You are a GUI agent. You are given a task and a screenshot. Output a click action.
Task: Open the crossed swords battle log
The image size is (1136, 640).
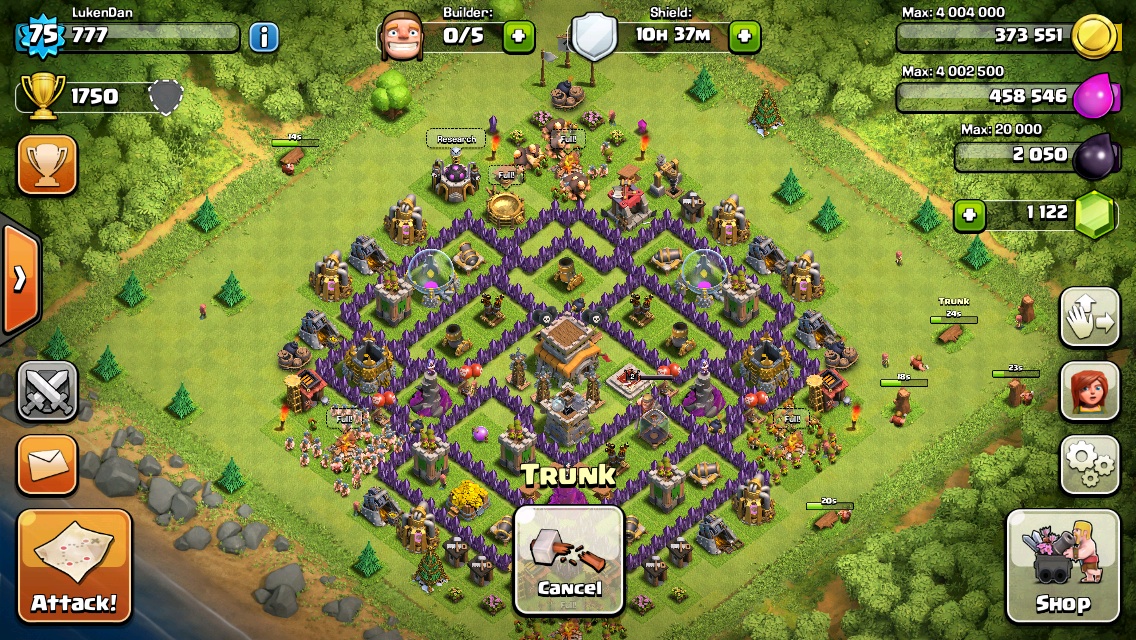47,390
